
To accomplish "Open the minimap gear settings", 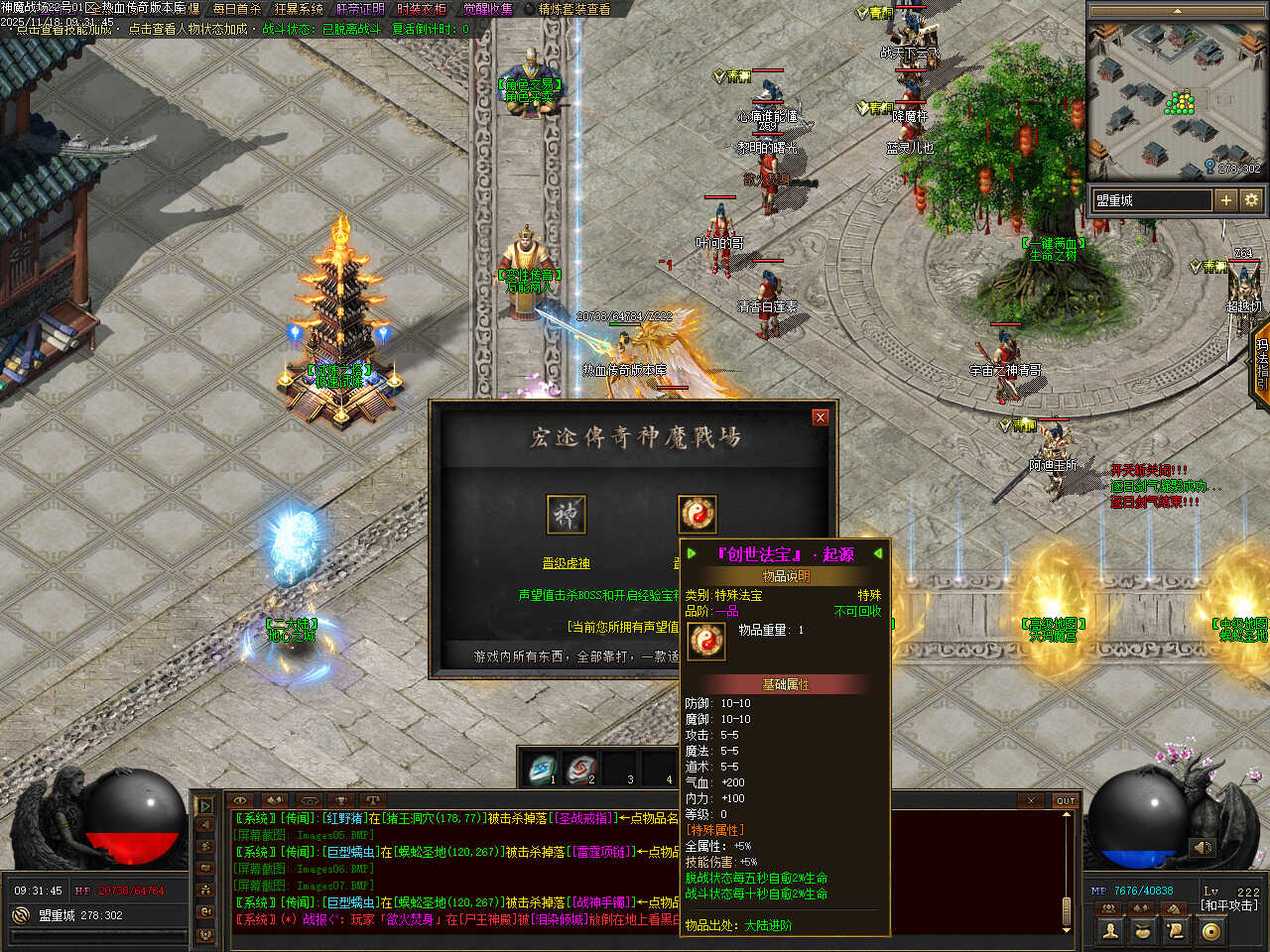I will pyautogui.click(x=1251, y=200).
